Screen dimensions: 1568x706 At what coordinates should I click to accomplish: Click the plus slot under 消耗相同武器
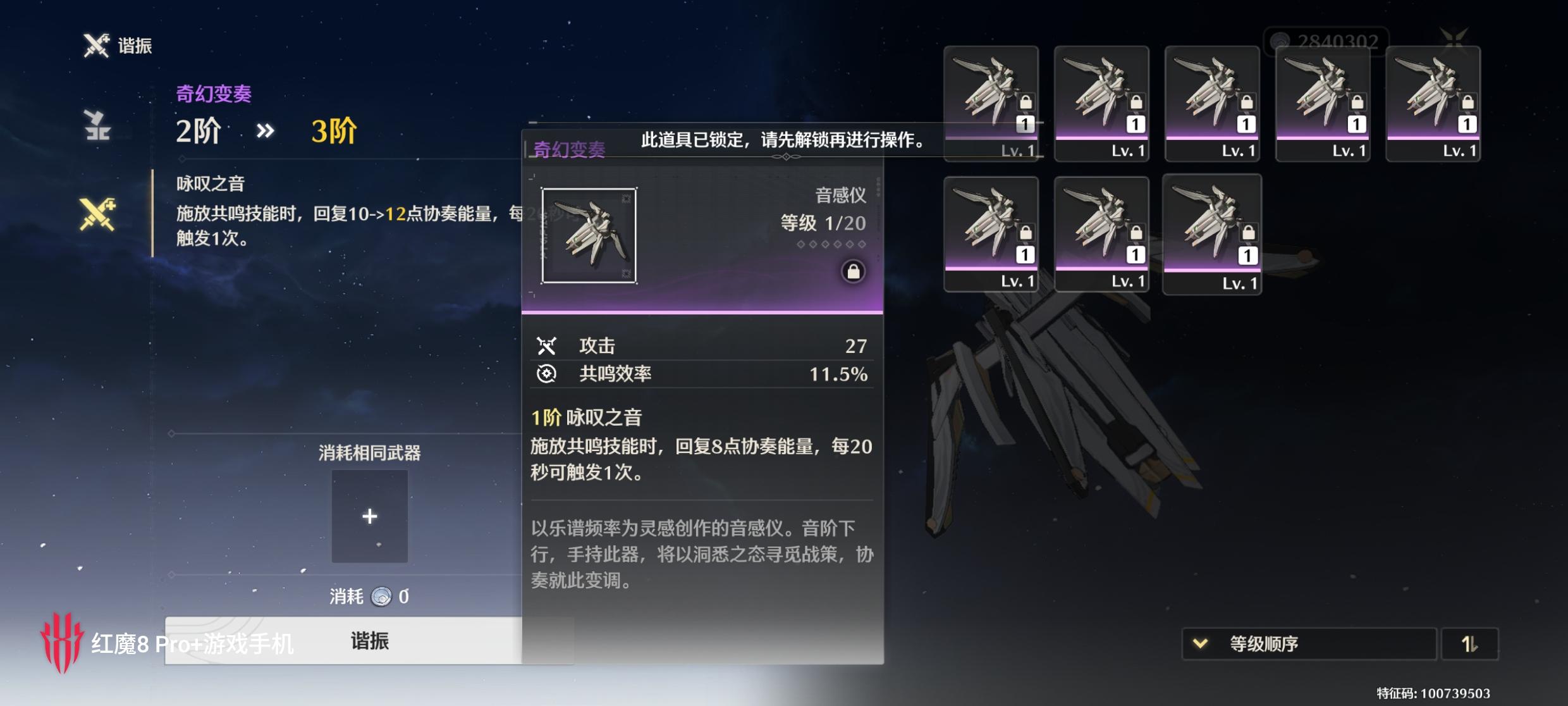(370, 516)
